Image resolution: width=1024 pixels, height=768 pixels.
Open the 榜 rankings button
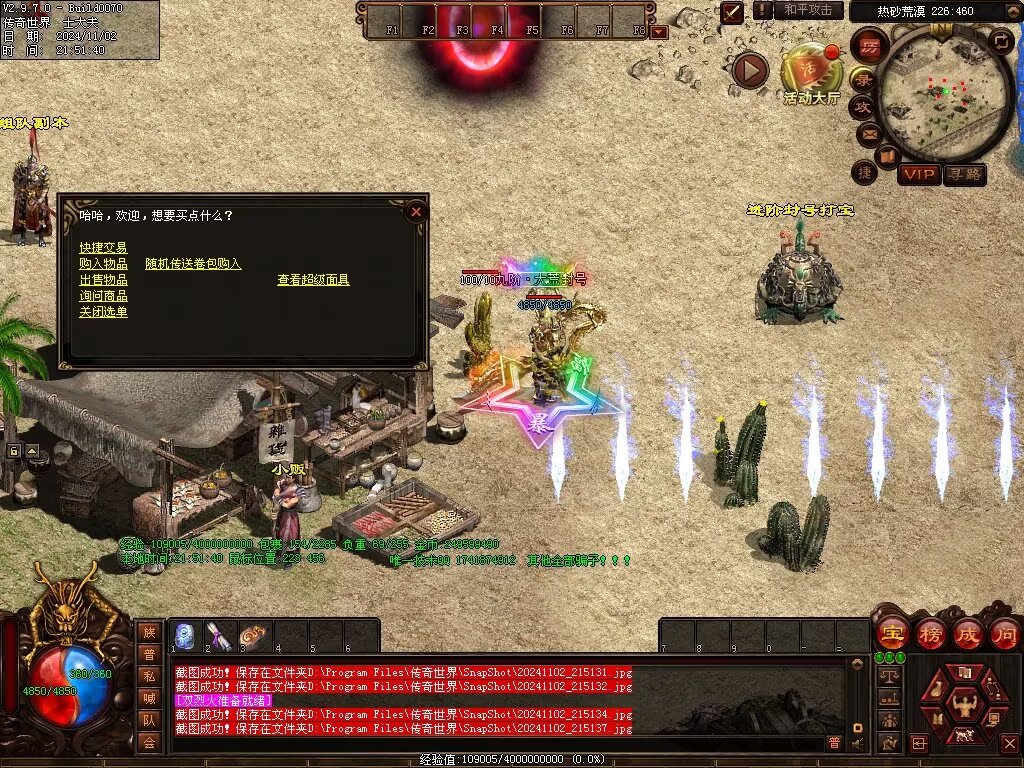pos(930,633)
